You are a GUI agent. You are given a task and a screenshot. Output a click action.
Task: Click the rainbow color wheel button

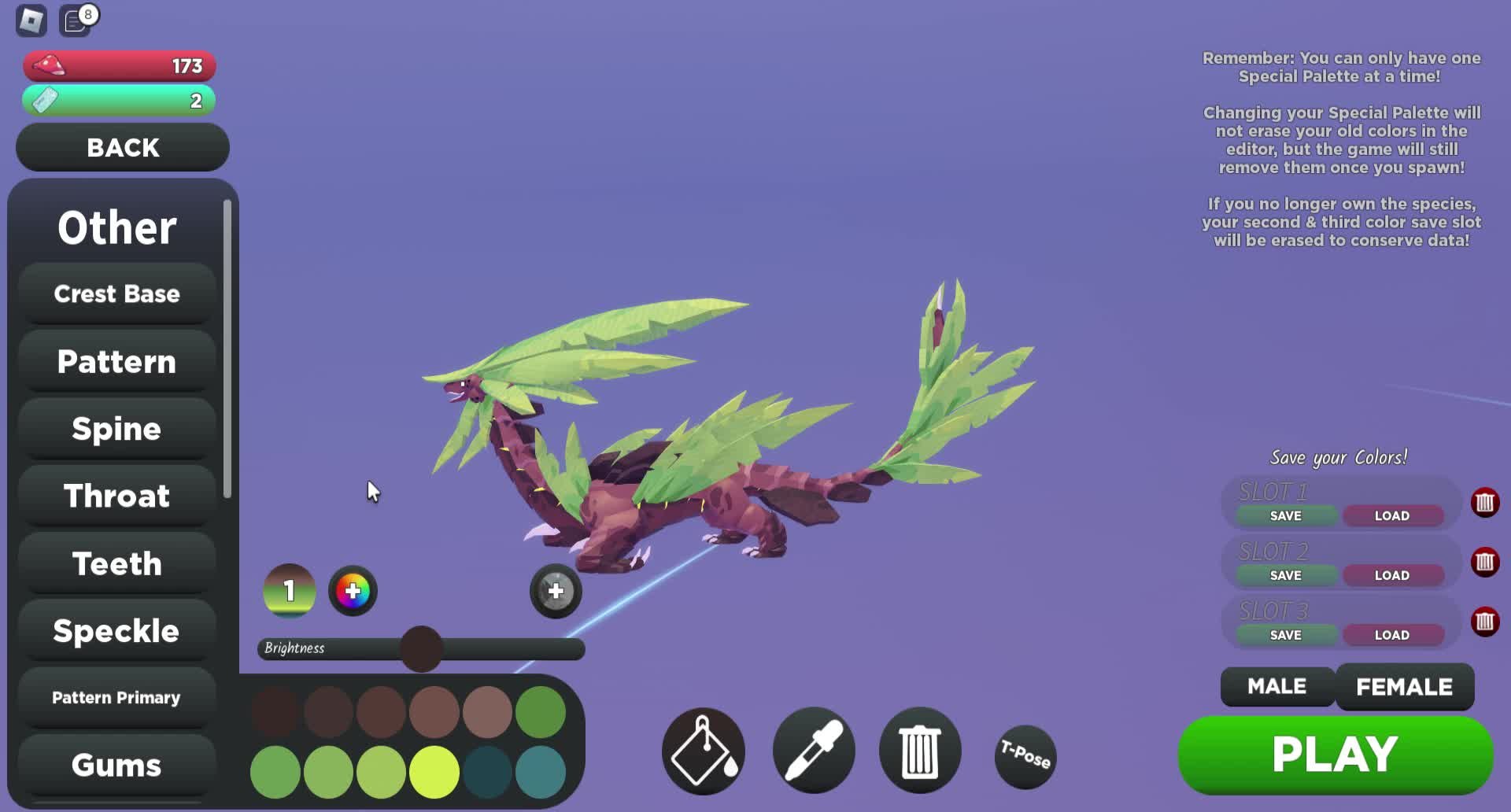click(x=353, y=591)
